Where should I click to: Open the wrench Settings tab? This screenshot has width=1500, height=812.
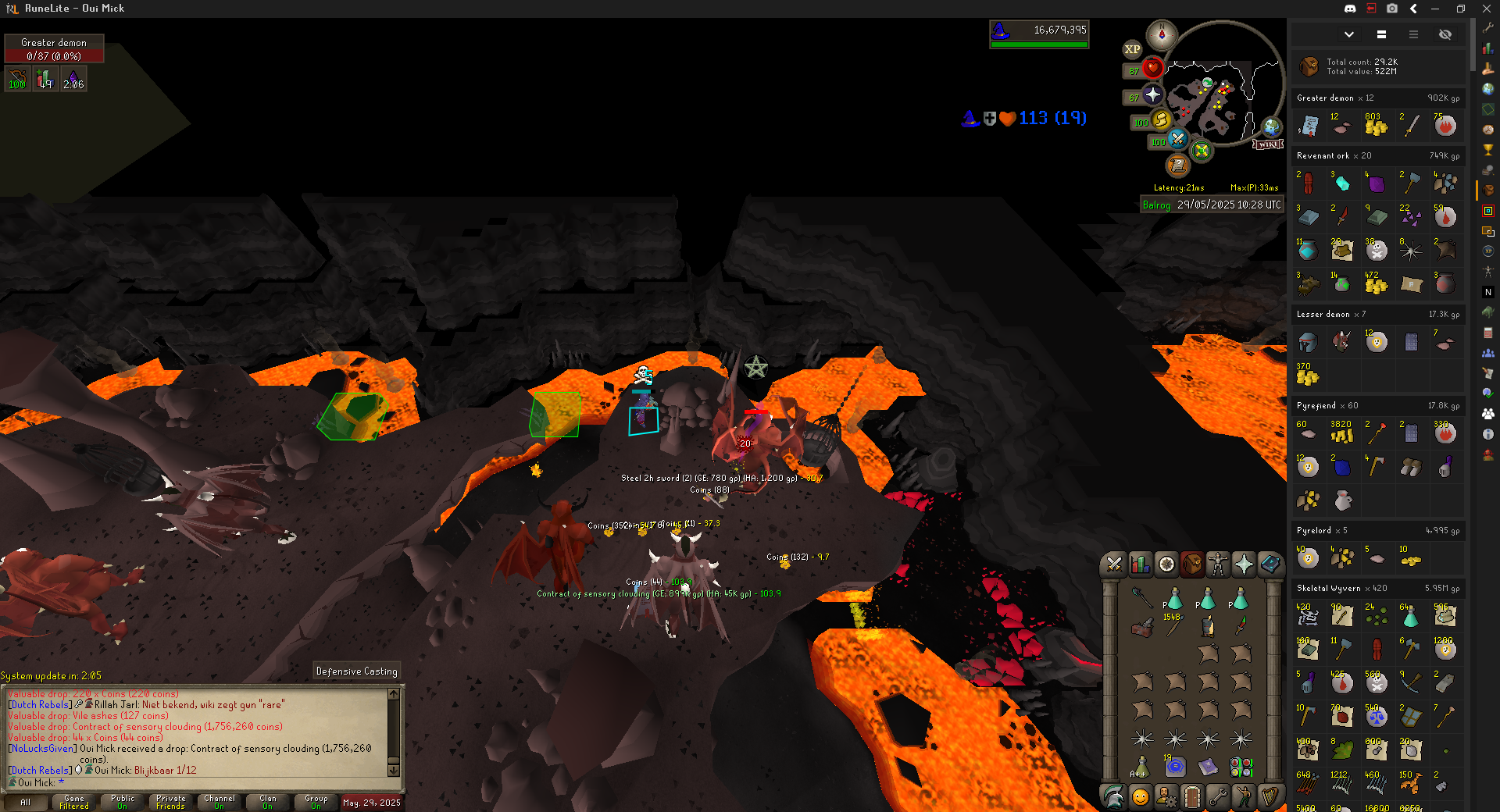(x=1218, y=796)
